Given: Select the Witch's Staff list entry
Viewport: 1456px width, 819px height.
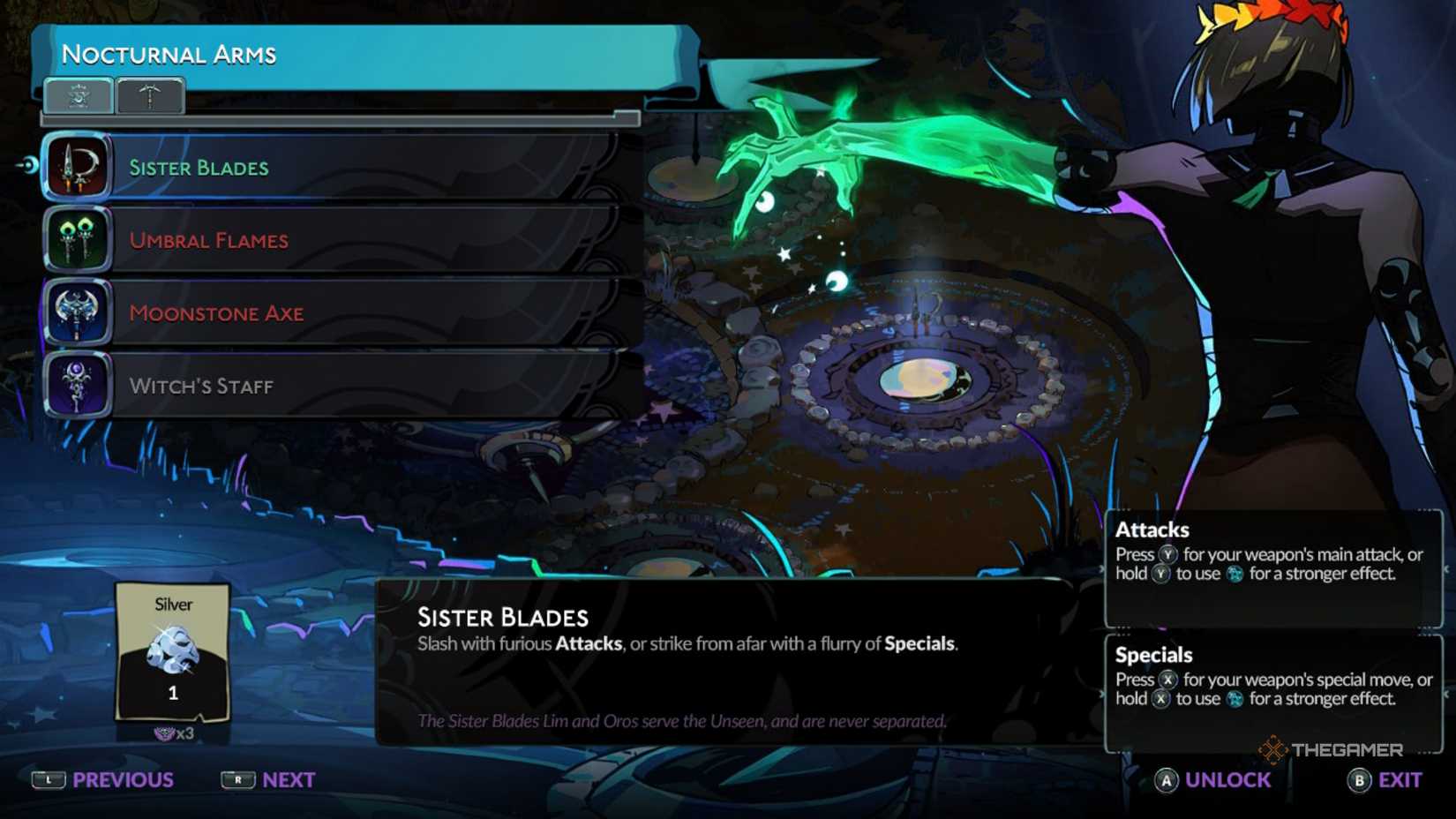Looking at the screenshot, I should [353, 385].
